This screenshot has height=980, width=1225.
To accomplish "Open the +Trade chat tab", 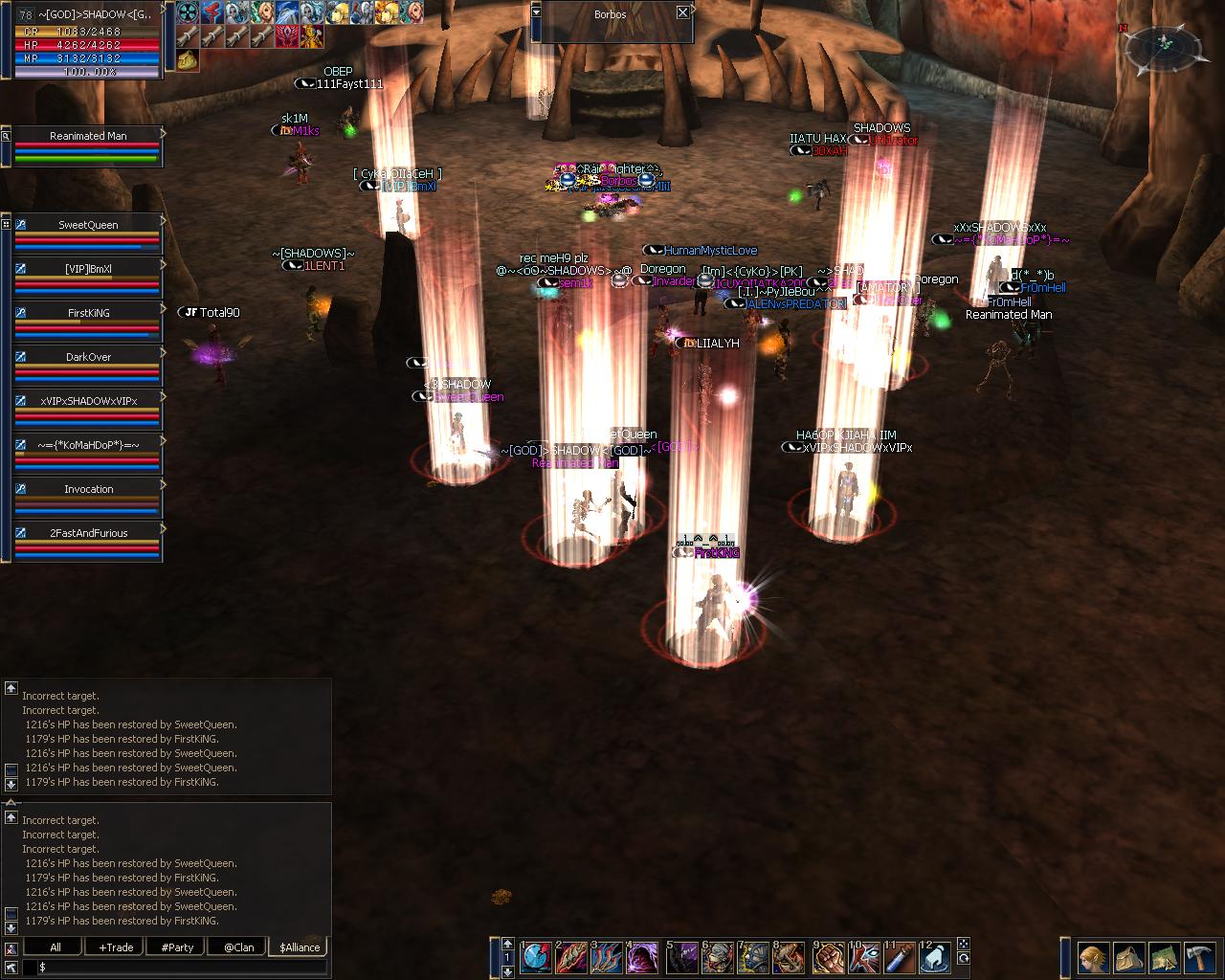I will [116, 947].
